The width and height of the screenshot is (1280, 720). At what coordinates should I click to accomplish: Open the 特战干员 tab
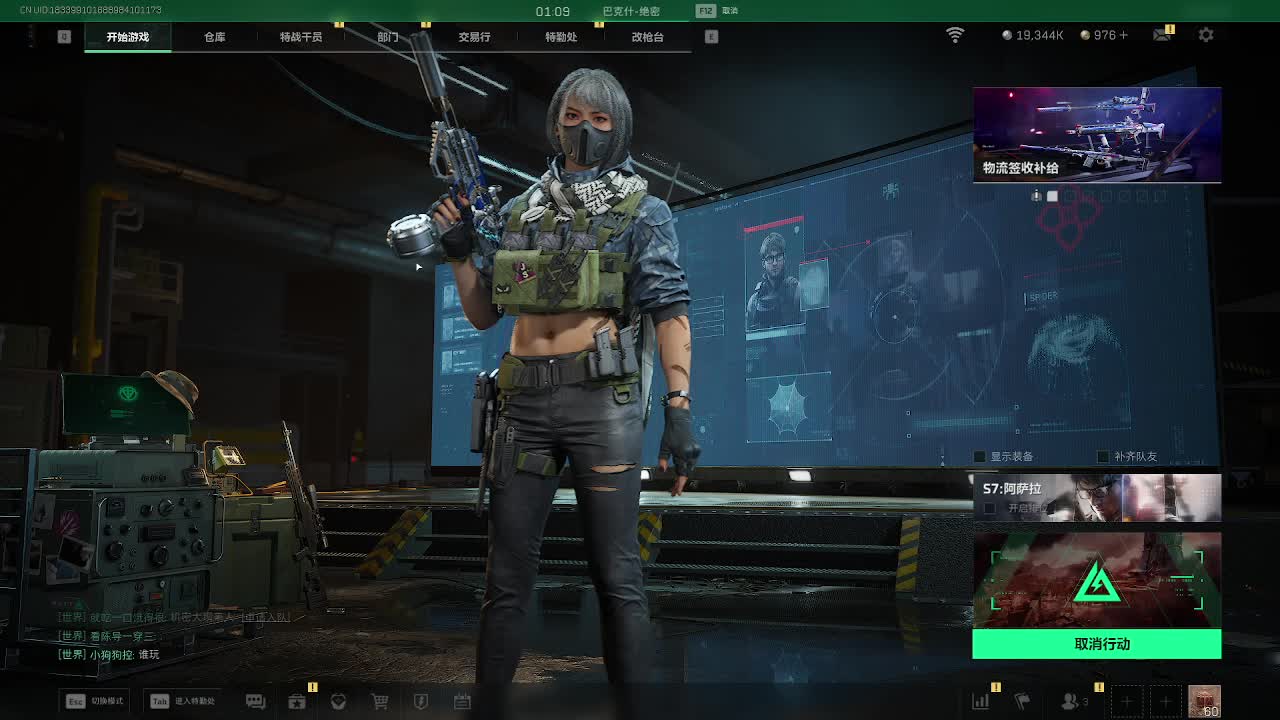pyautogui.click(x=301, y=37)
